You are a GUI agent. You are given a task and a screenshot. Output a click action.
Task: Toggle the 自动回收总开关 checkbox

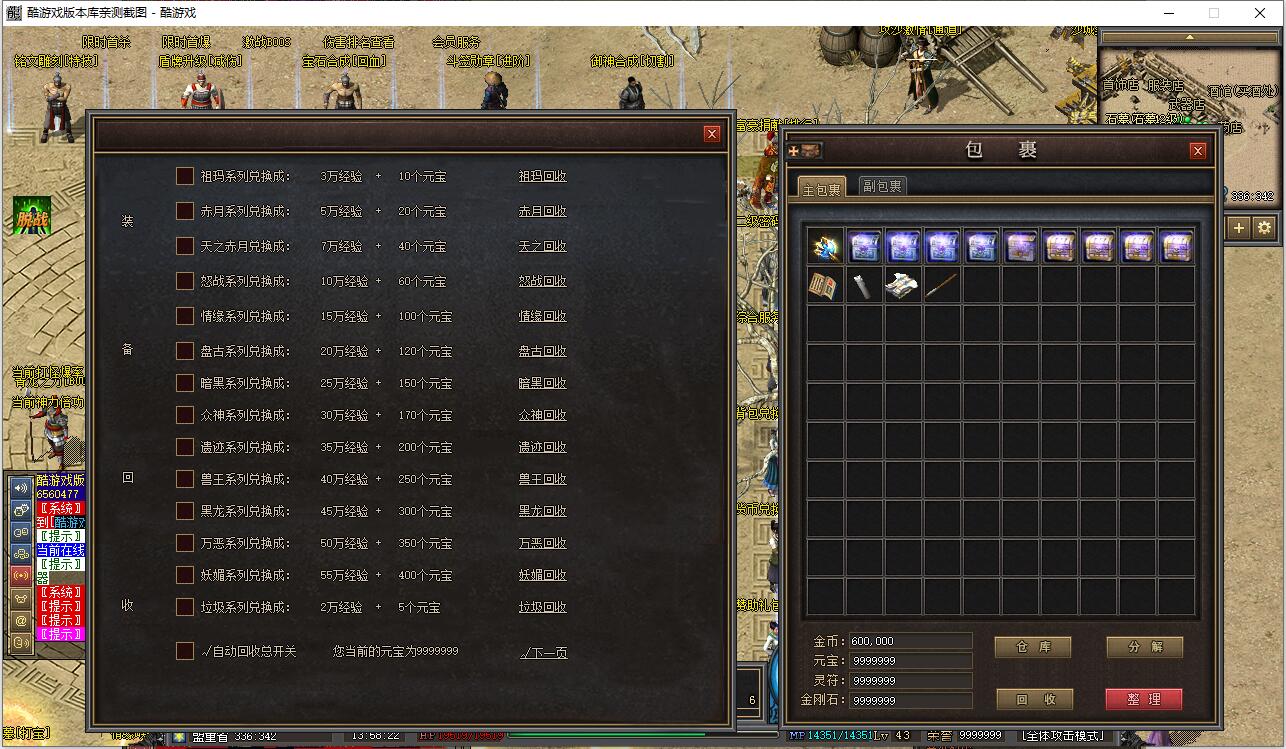[x=185, y=651]
